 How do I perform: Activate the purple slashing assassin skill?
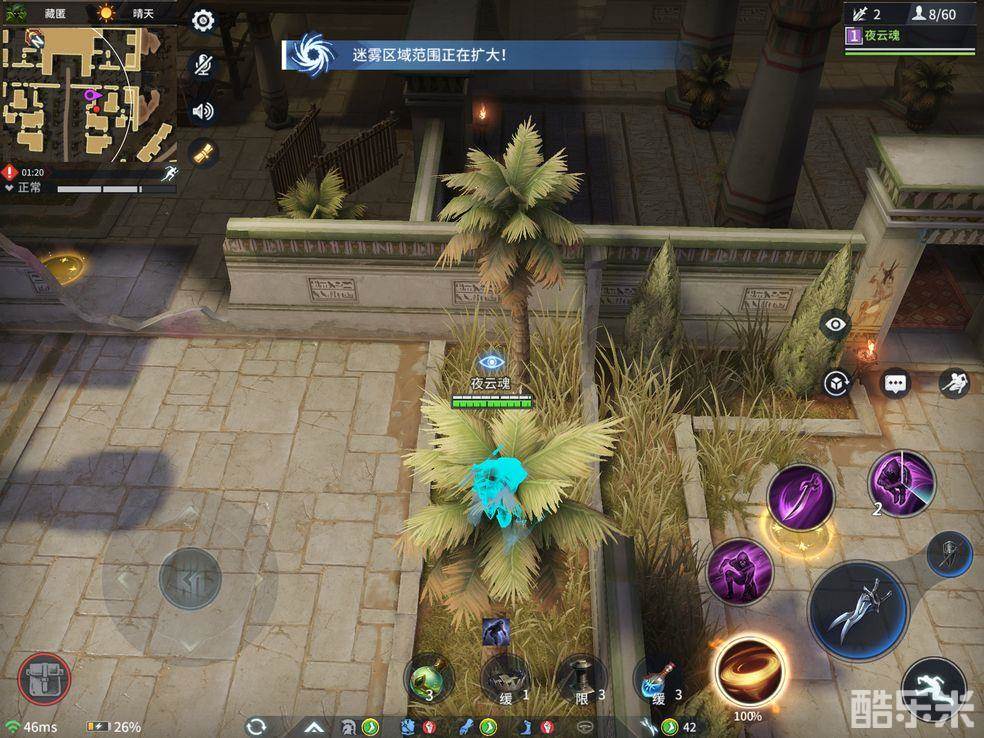(901, 484)
